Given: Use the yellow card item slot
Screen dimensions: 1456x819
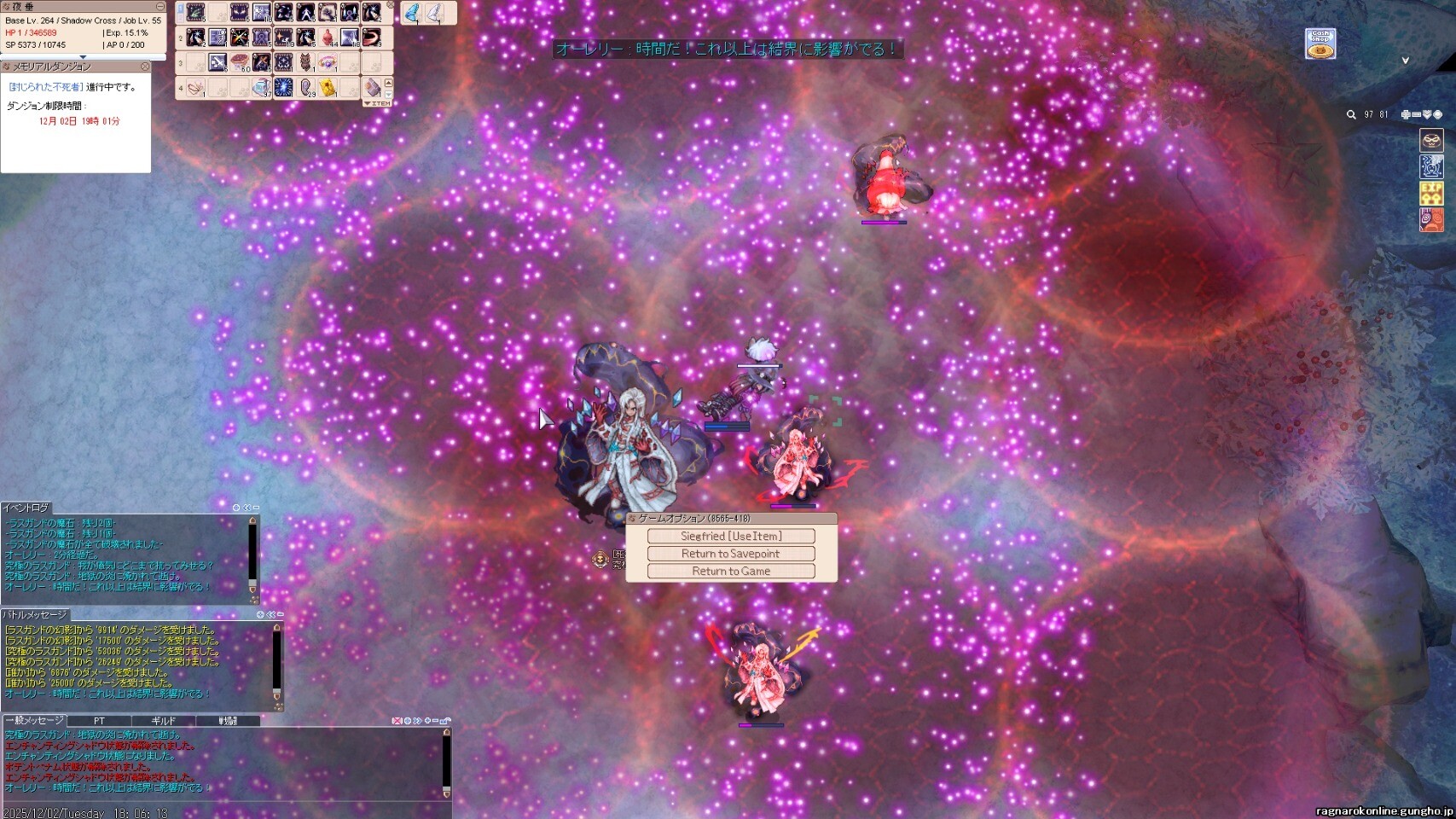Looking at the screenshot, I should coord(328,88).
